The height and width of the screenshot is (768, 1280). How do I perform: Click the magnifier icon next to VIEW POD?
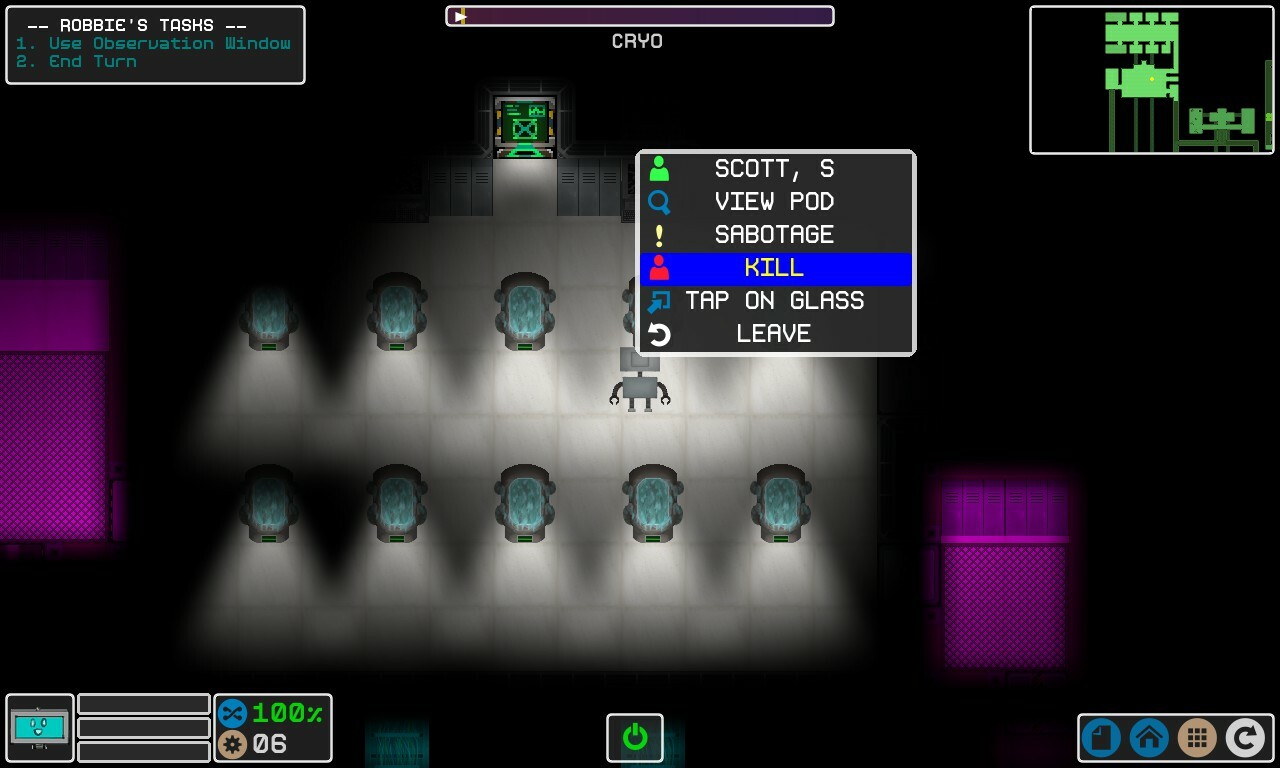[660, 201]
